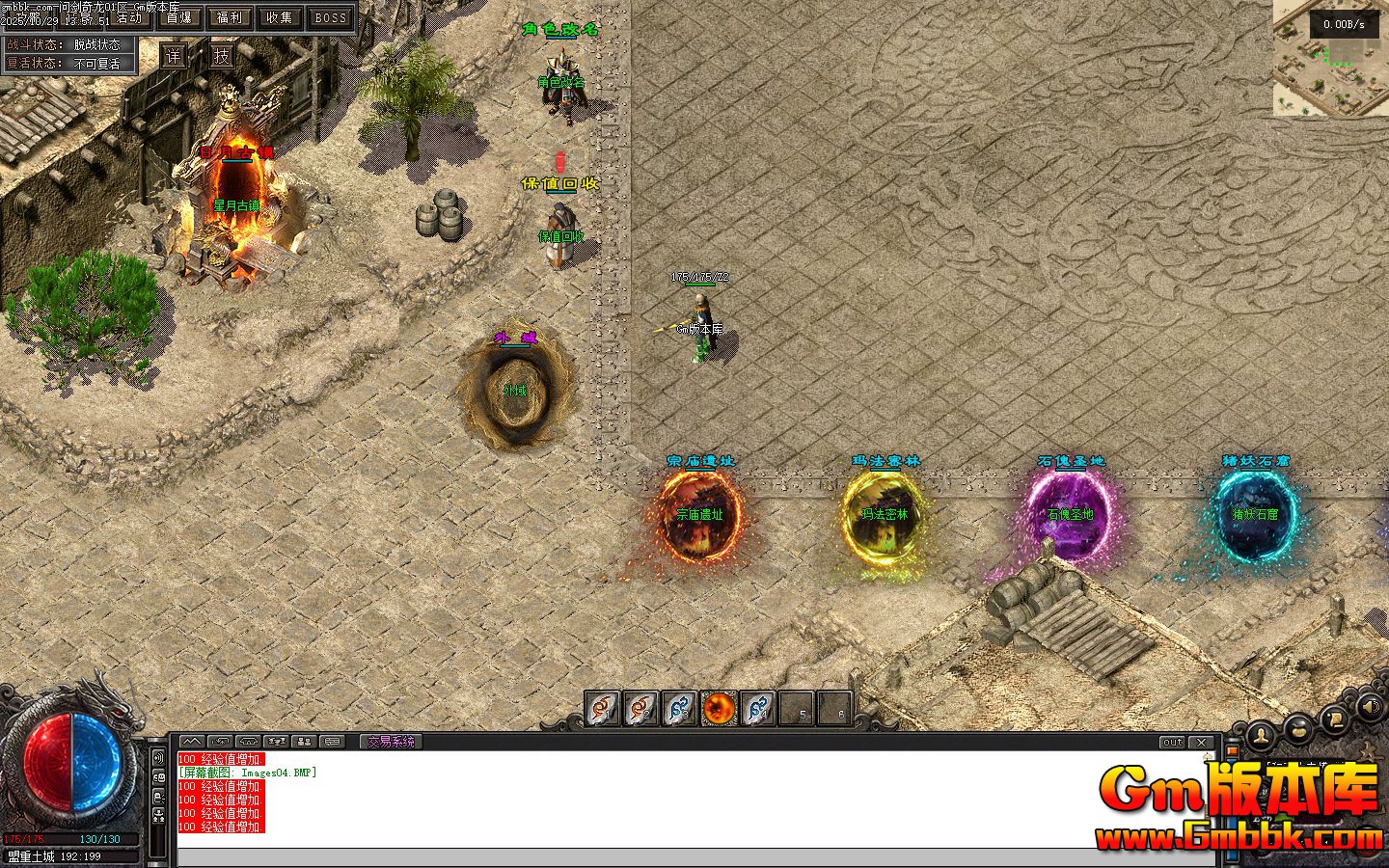Open the 交易系统 trade system tab

(x=391, y=742)
